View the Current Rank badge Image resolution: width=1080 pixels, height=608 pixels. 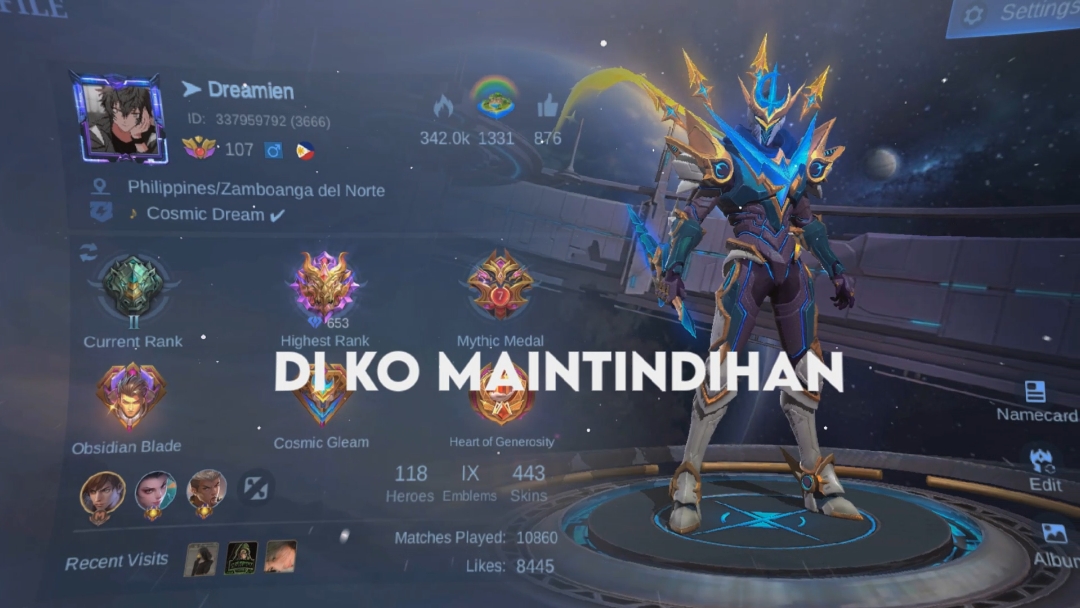(133, 289)
